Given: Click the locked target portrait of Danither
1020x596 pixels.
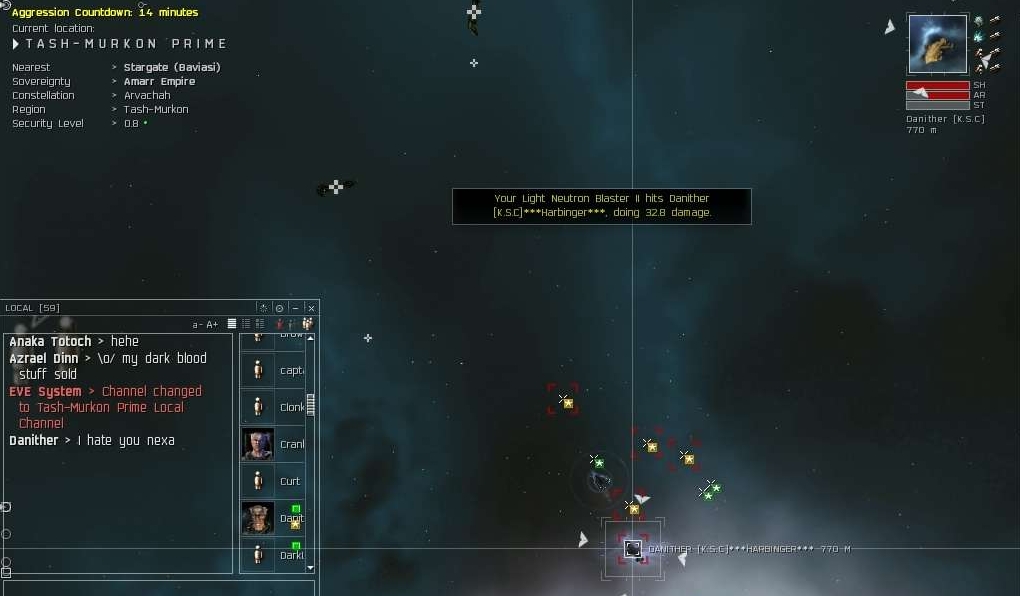Looking at the screenshot, I should click(937, 44).
